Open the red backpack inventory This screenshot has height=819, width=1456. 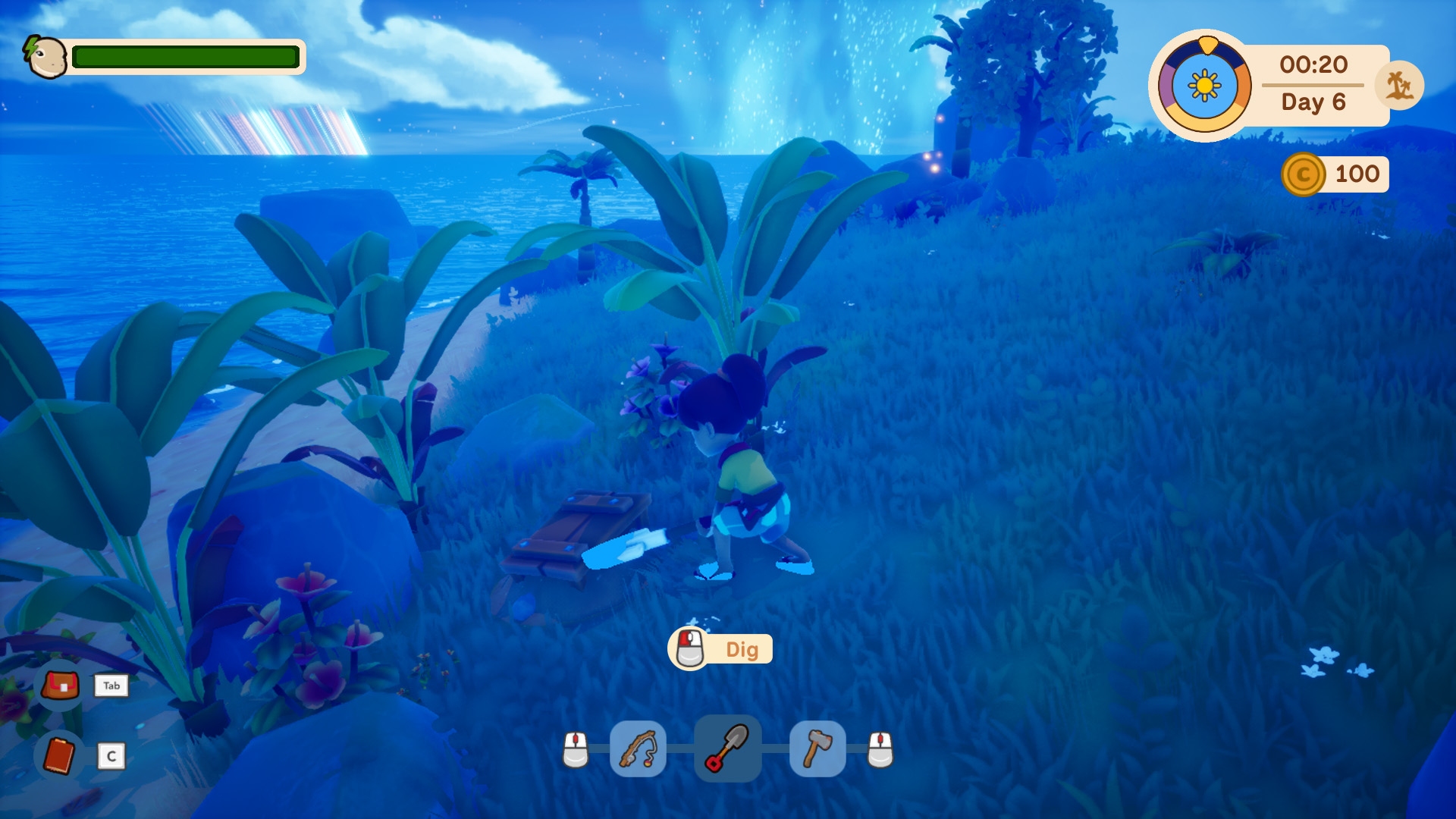point(61,686)
